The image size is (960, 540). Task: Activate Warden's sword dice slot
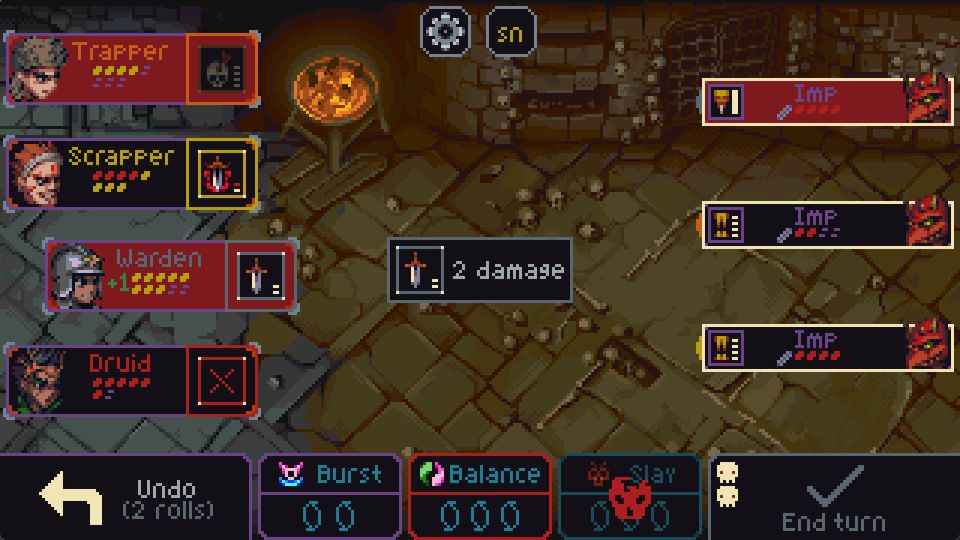point(261,276)
